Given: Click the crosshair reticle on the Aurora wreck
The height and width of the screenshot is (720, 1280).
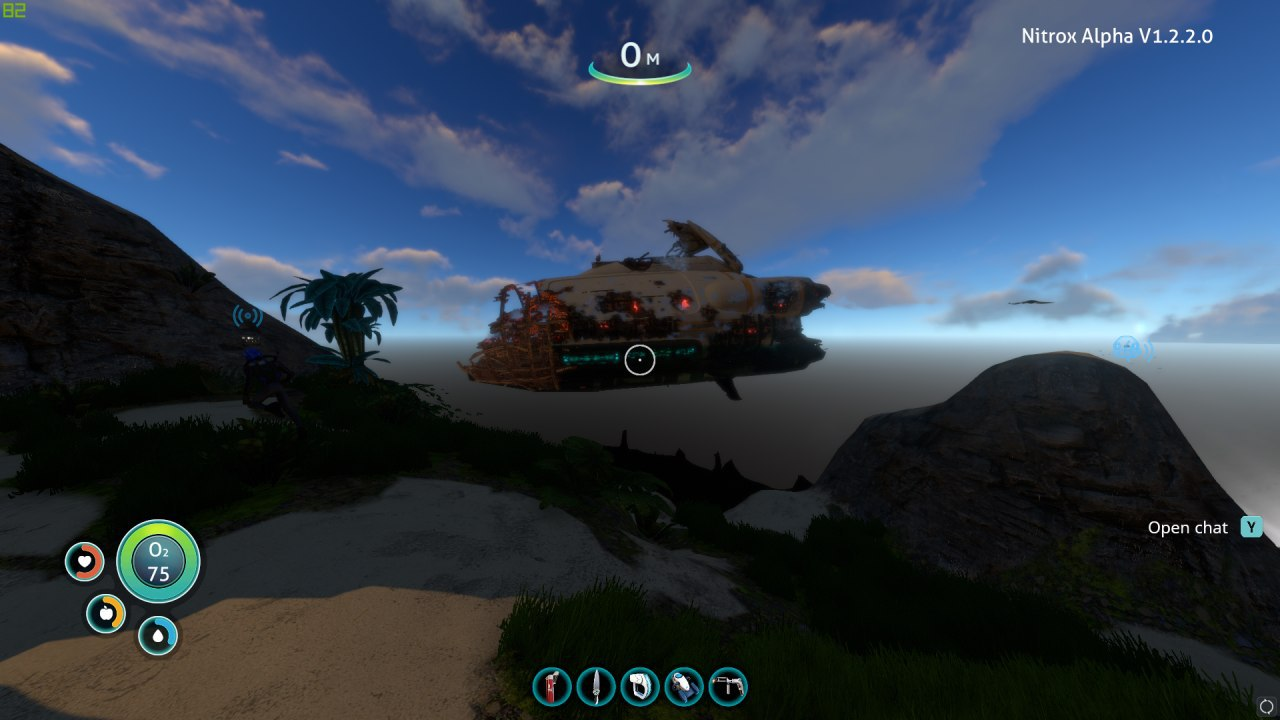Looking at the screenshot, I should (640, 360).
